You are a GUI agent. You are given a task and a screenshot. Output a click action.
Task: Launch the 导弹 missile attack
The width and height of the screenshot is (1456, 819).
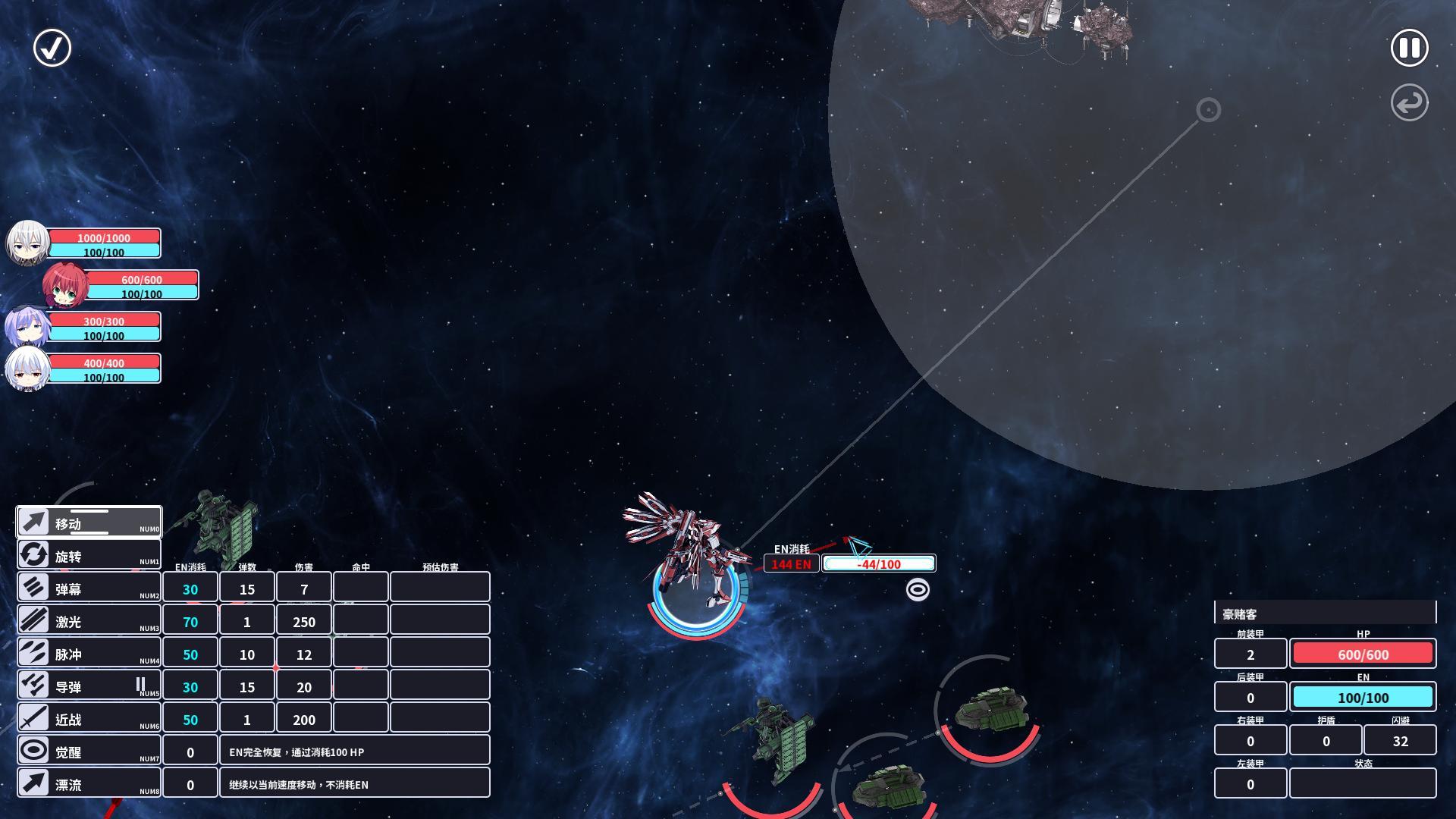(89, 686)
